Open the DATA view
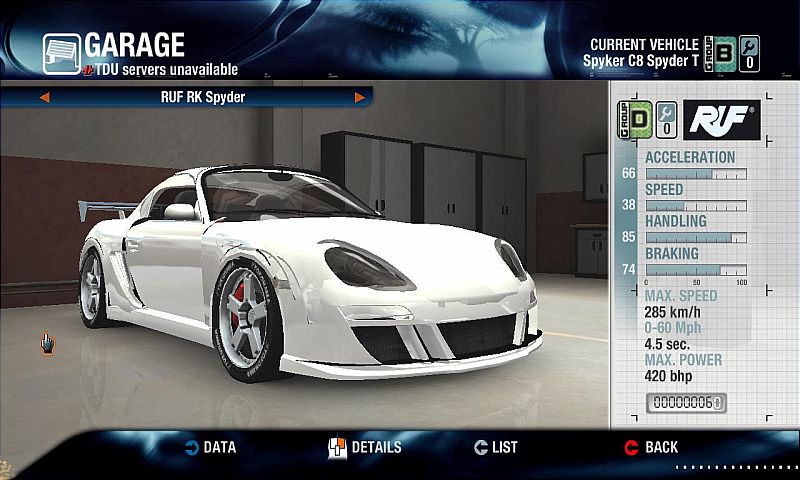Screen dimensions: 800x480 pos(209,447)
